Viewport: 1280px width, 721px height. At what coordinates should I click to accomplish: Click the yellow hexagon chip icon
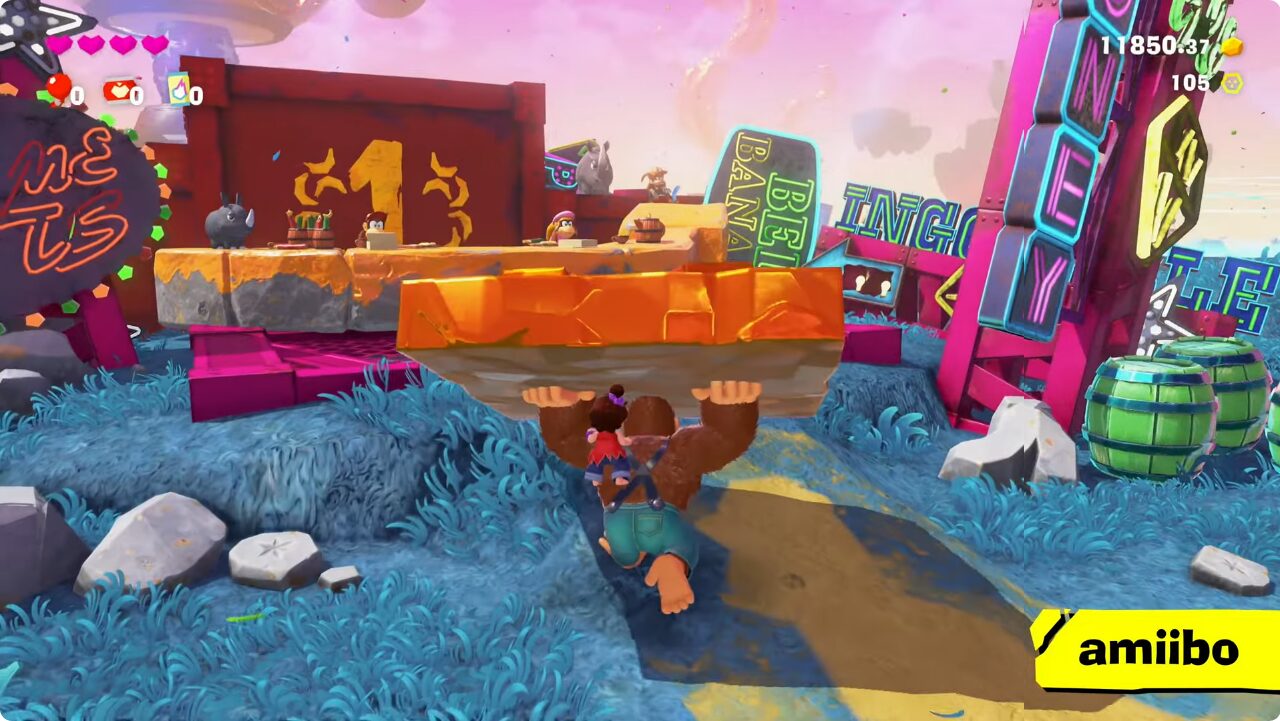[1232, 83]
